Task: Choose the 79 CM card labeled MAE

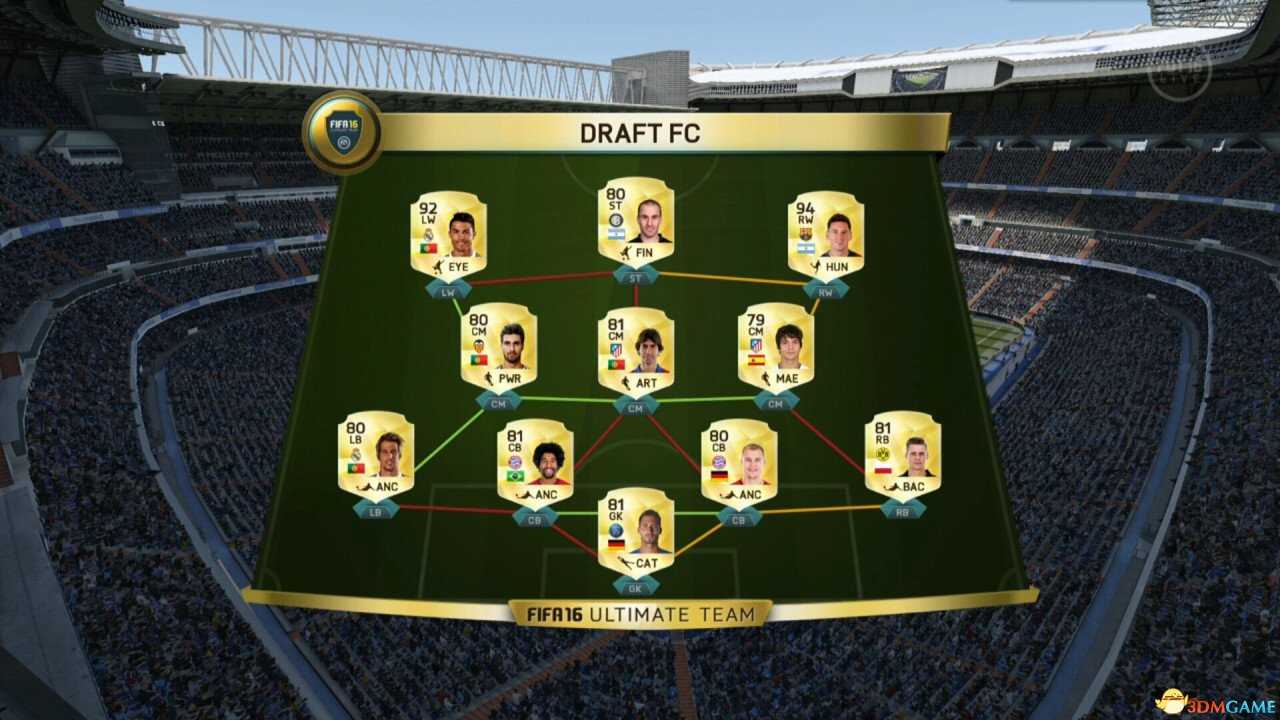Action: coord(775,346)
